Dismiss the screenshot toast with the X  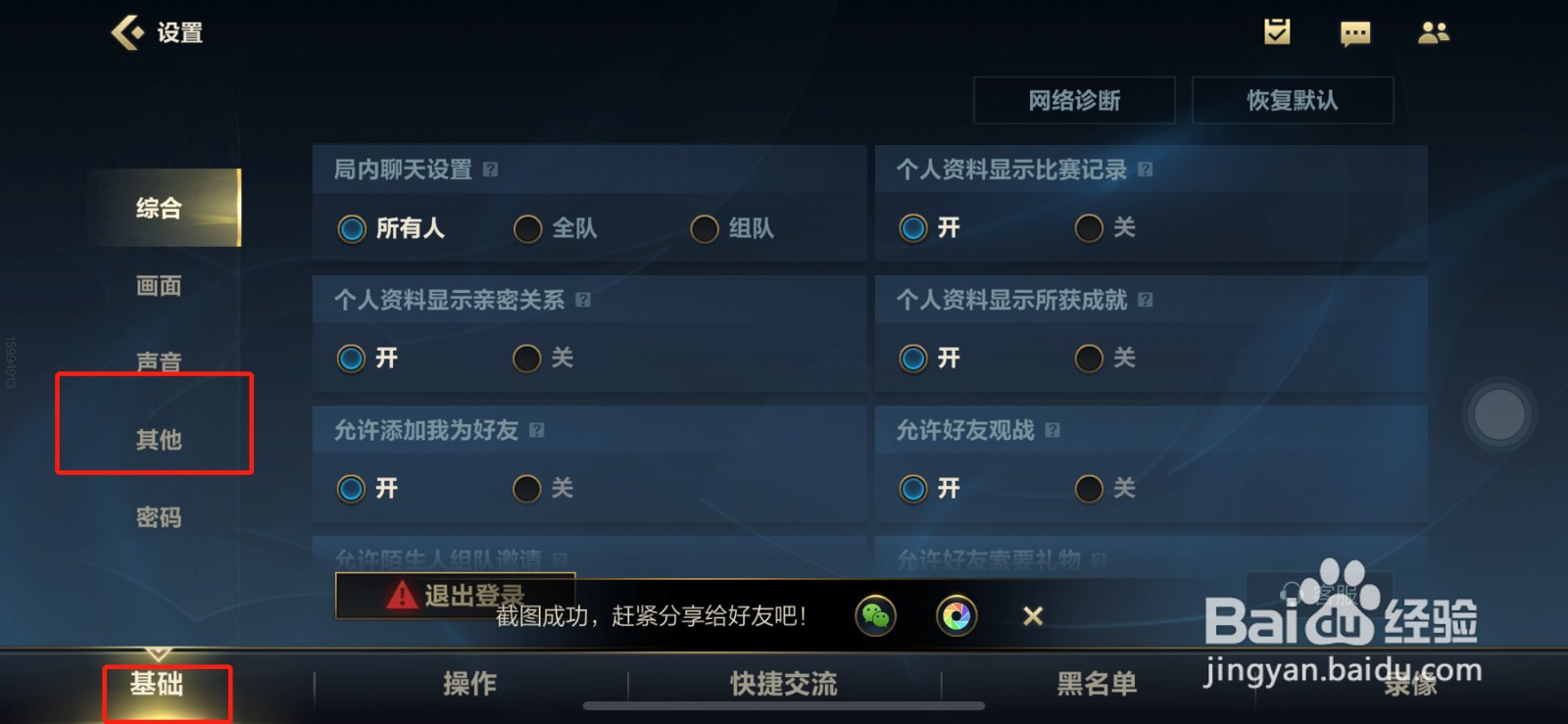(1032, 615)
